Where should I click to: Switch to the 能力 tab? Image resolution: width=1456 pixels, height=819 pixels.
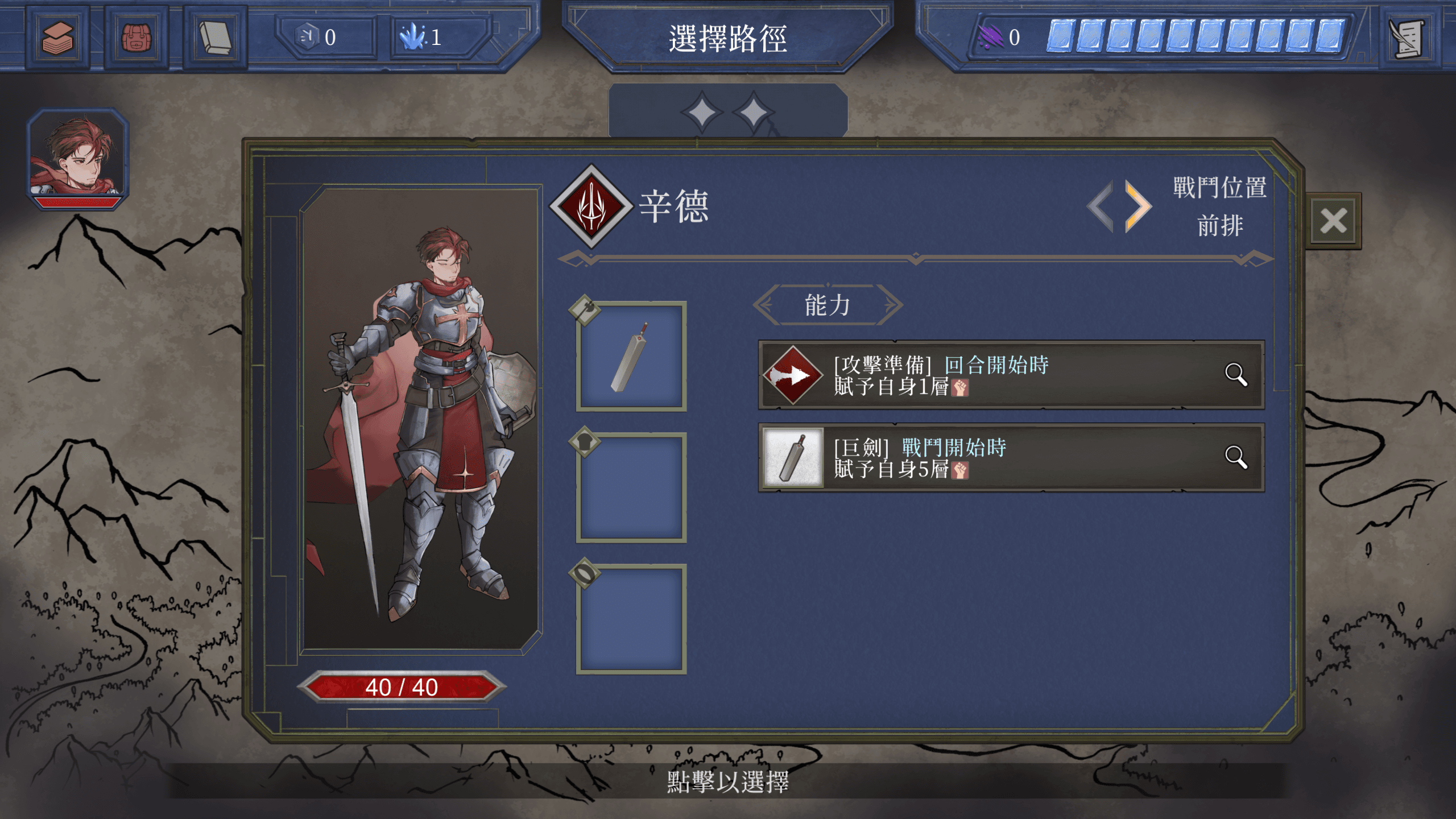pos(828,305)
